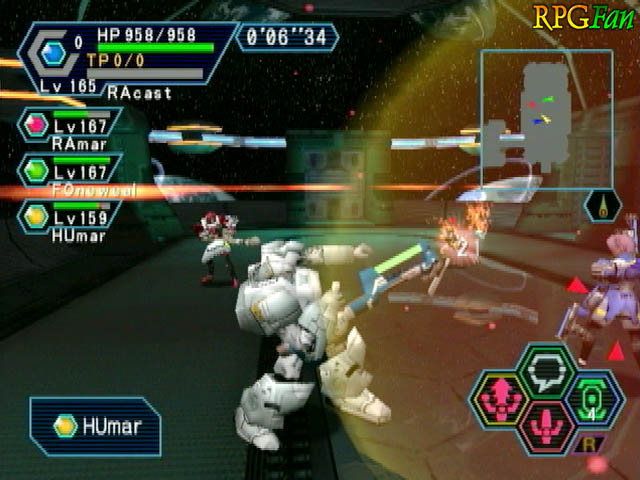The width and height of the screenshot is (640, 480).
Task: Click the compass direction indicator
Action: [x=603, y=207]
